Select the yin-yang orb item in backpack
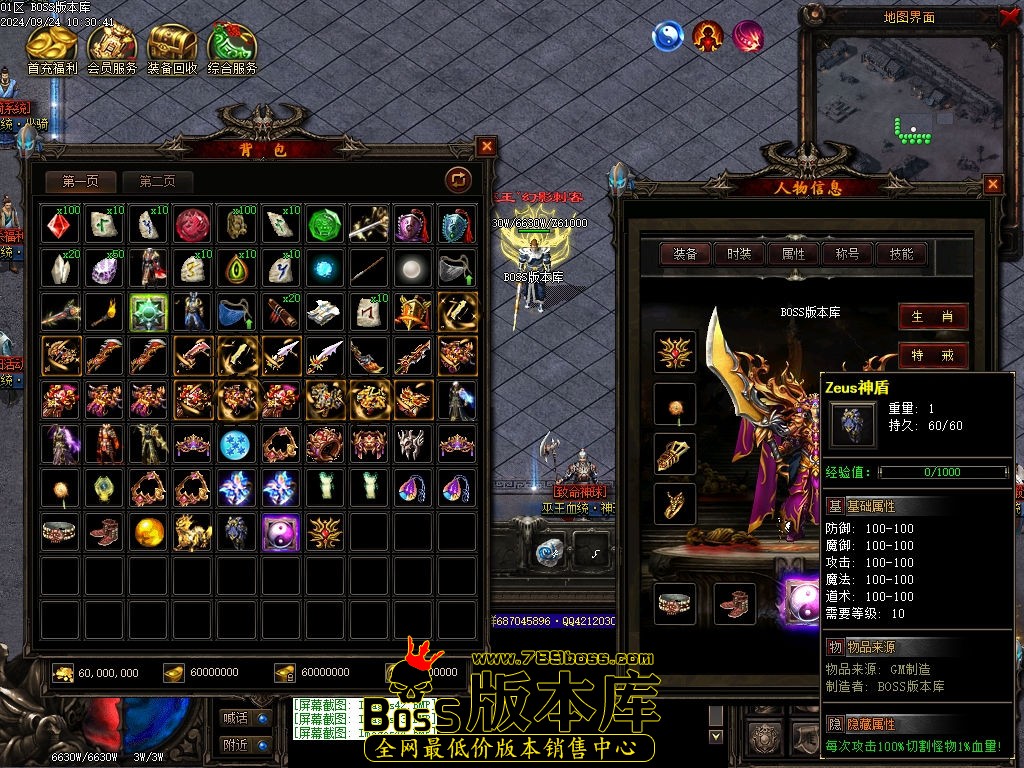This screenshot has height=768, width=1024. coord(281,533)
